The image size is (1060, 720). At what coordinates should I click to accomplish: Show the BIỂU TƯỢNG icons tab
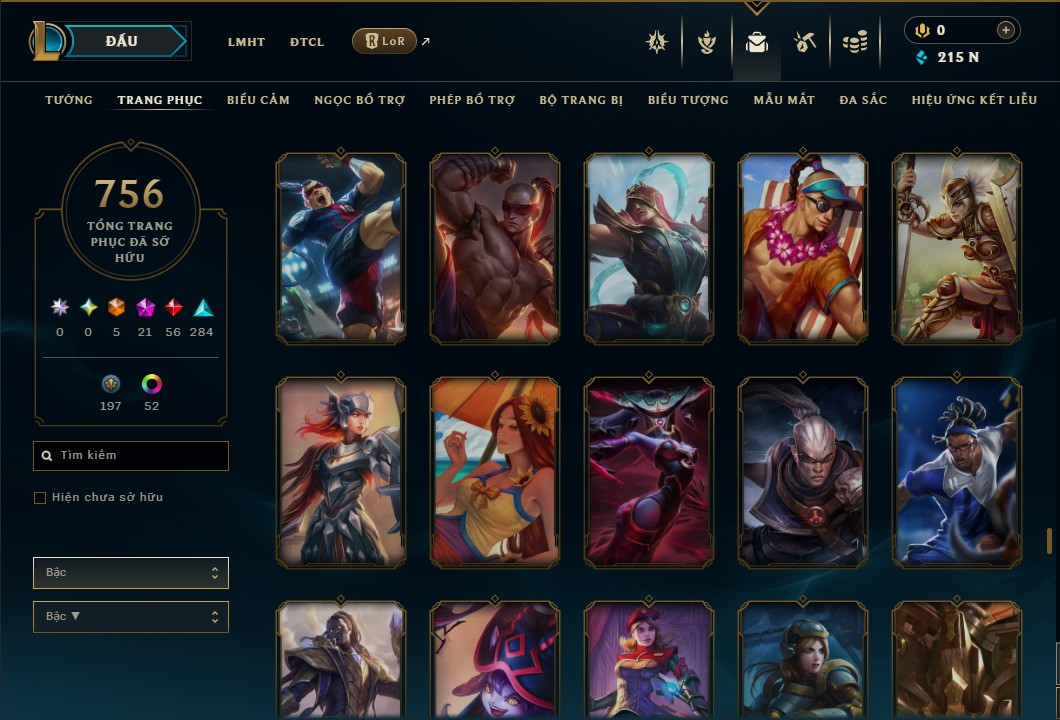click(688, 100)
